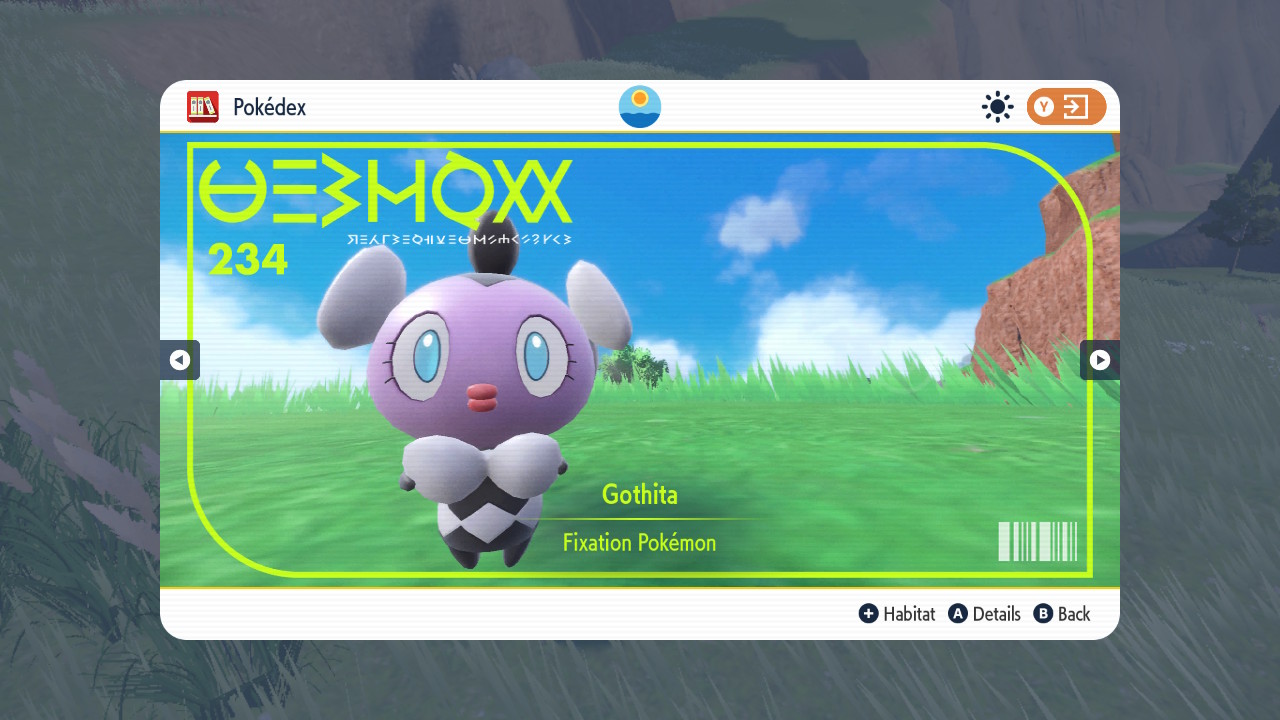Image resolution: width=1280 pixels, height=720 pixels.
Task: Click the left arrow to view previous Pokémon
Action: 180,359
